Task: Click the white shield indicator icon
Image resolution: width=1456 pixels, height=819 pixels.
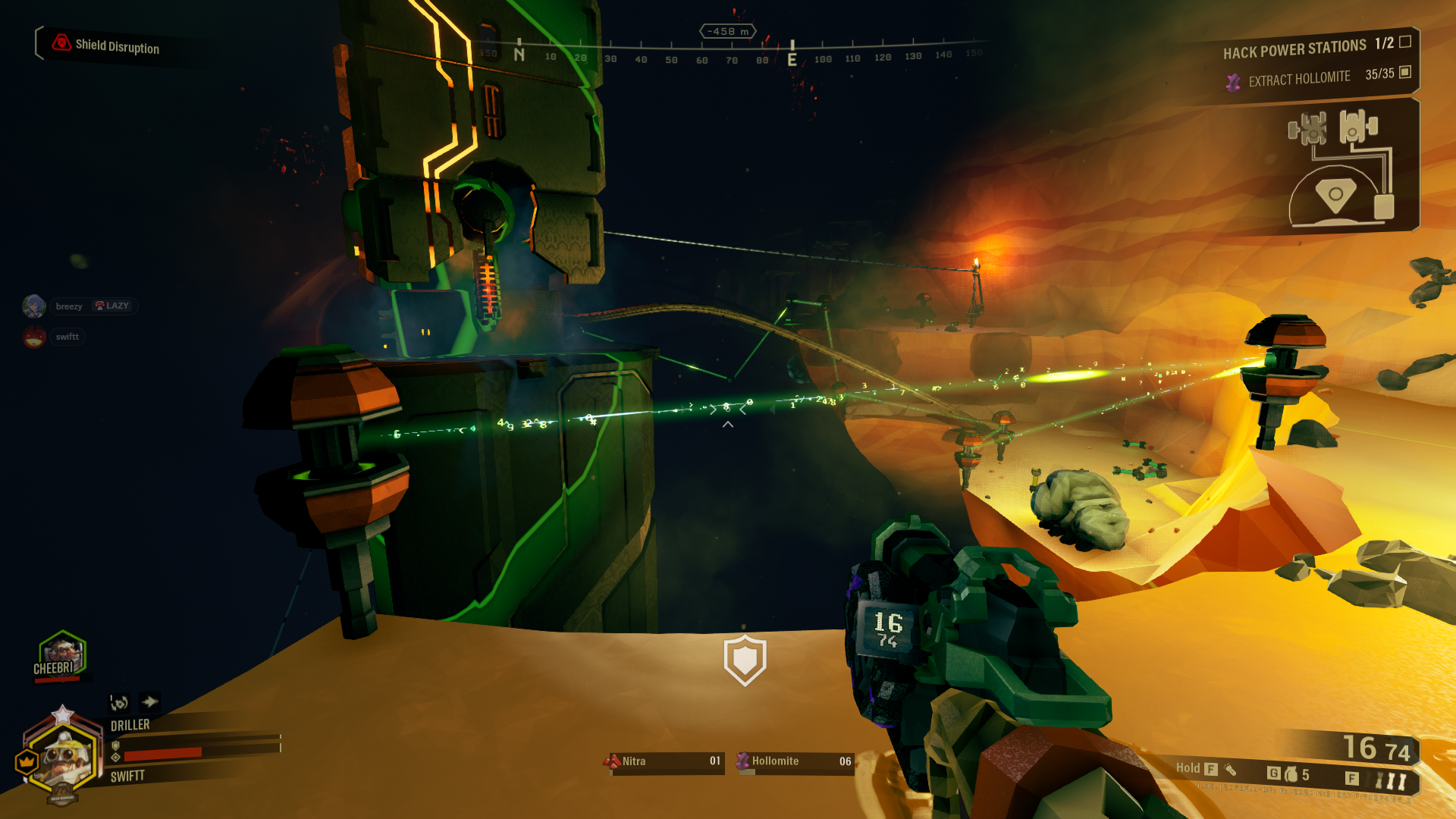Action: pyautogui.click(x=745, y=660)
